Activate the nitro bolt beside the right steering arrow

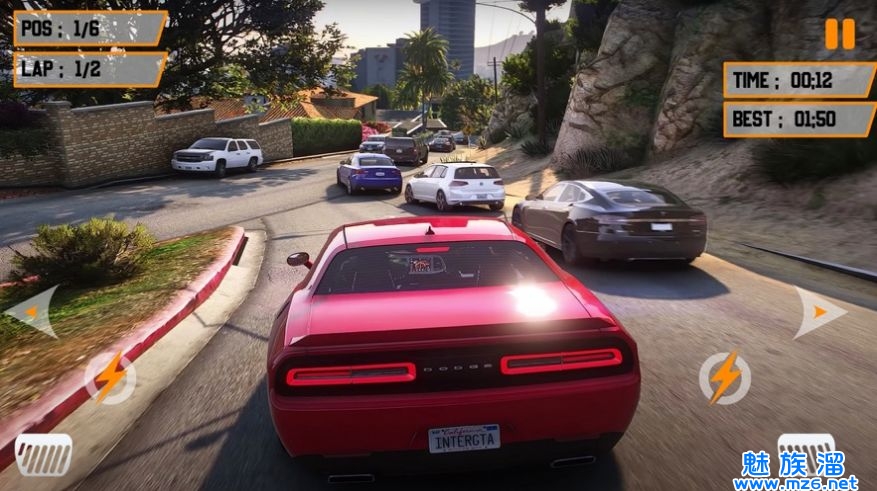724,377
